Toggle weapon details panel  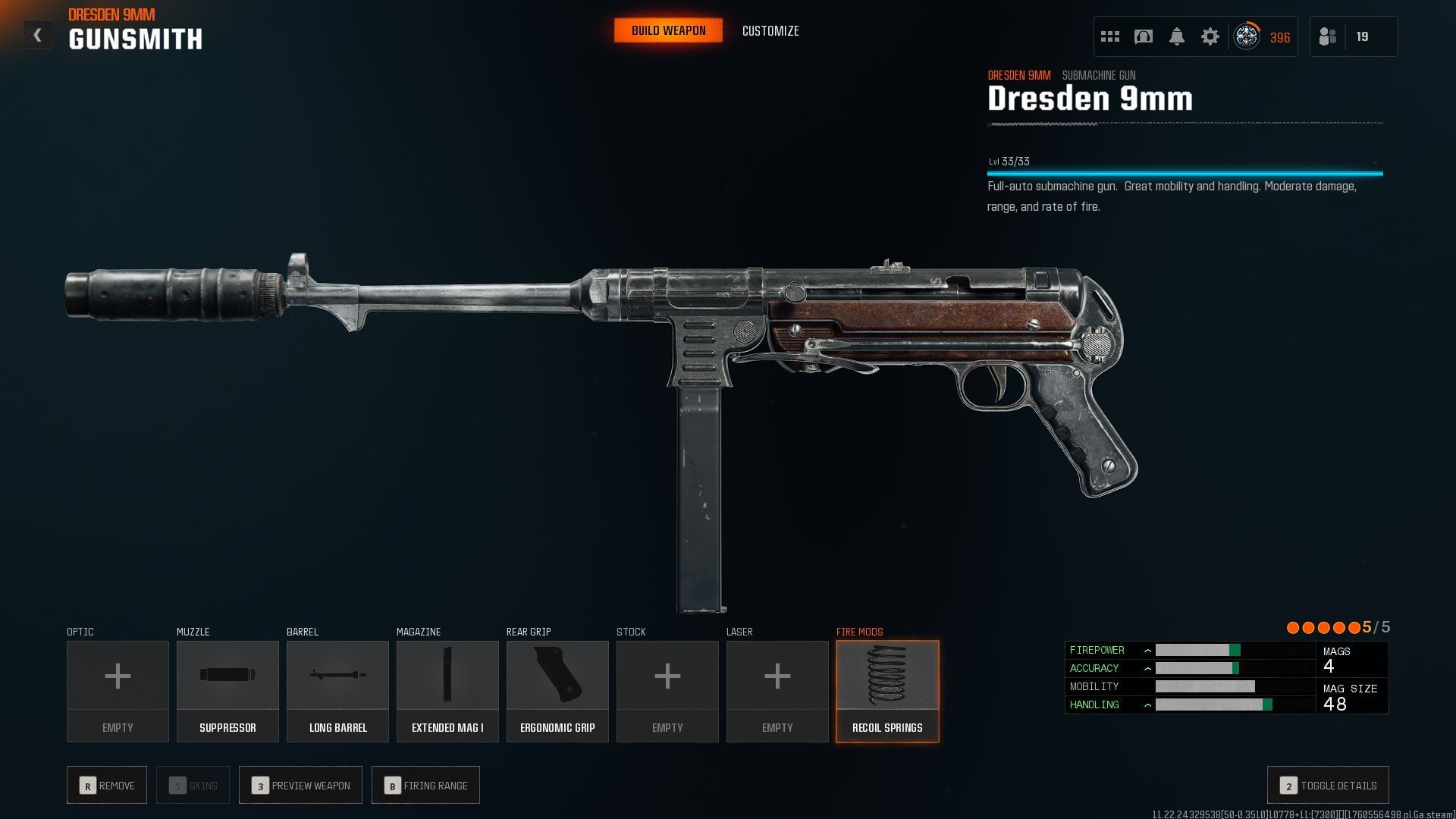pos(1328,786)
